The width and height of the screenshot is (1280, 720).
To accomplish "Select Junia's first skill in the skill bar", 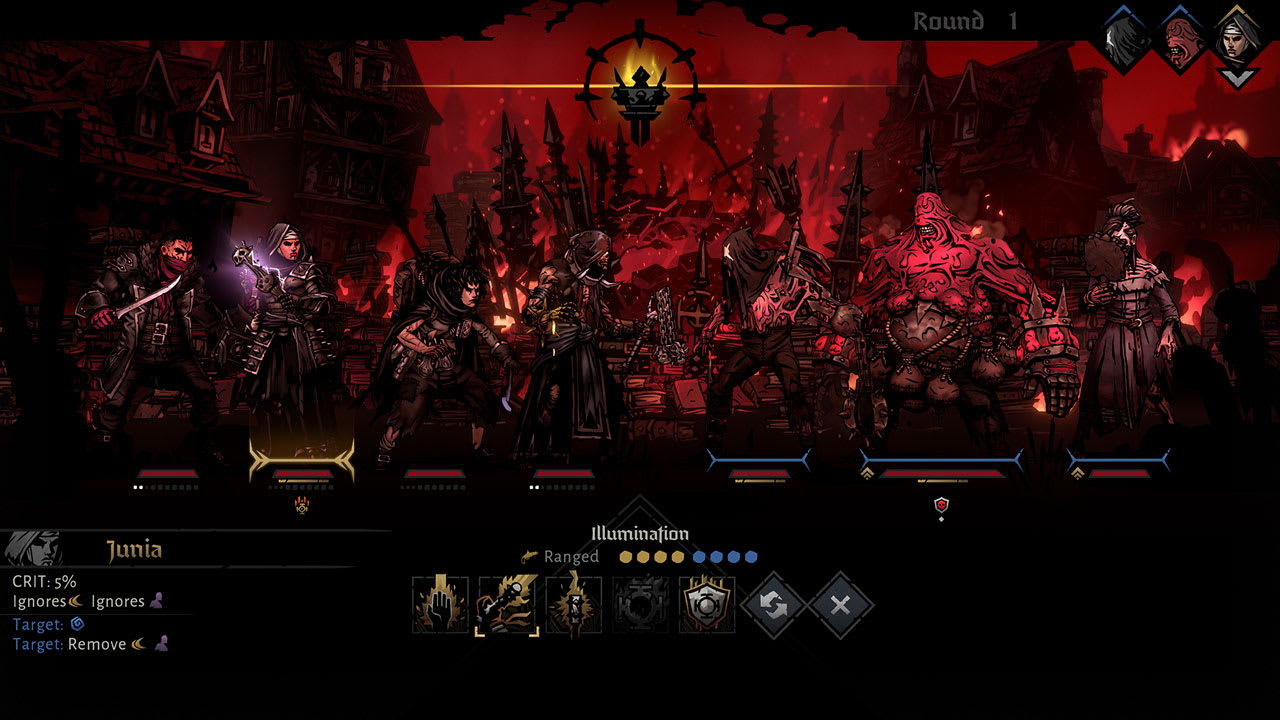I will (441, 604).
